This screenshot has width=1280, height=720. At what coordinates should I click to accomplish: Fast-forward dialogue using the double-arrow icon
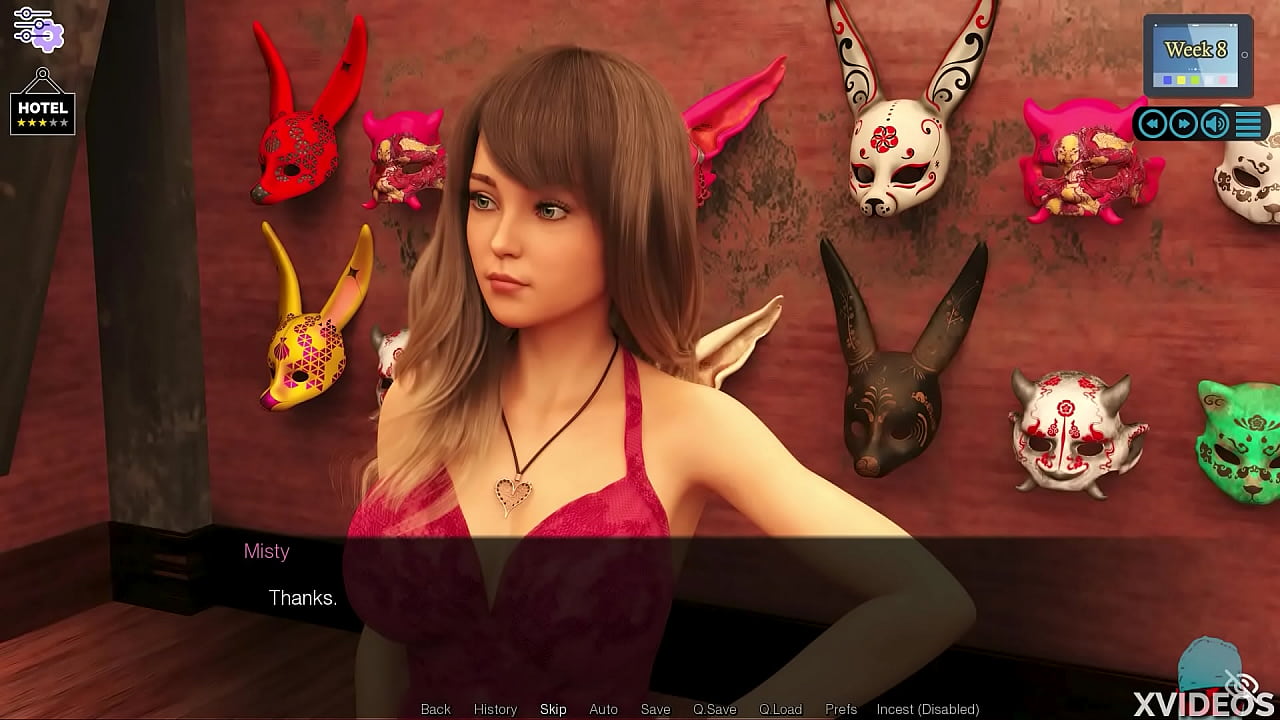click(x=1184, y=123)
